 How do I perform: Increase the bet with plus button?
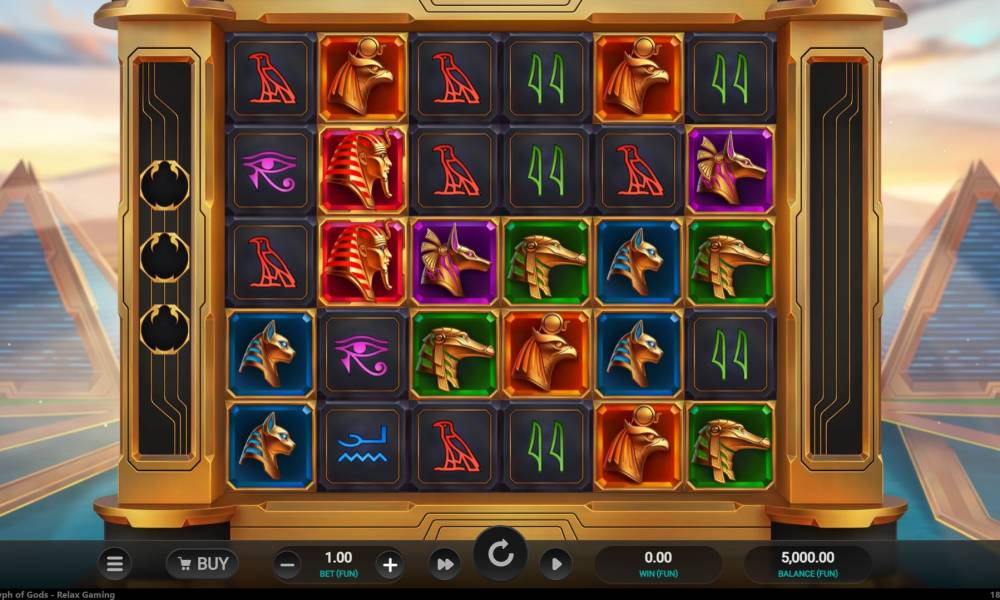point(389,564)
